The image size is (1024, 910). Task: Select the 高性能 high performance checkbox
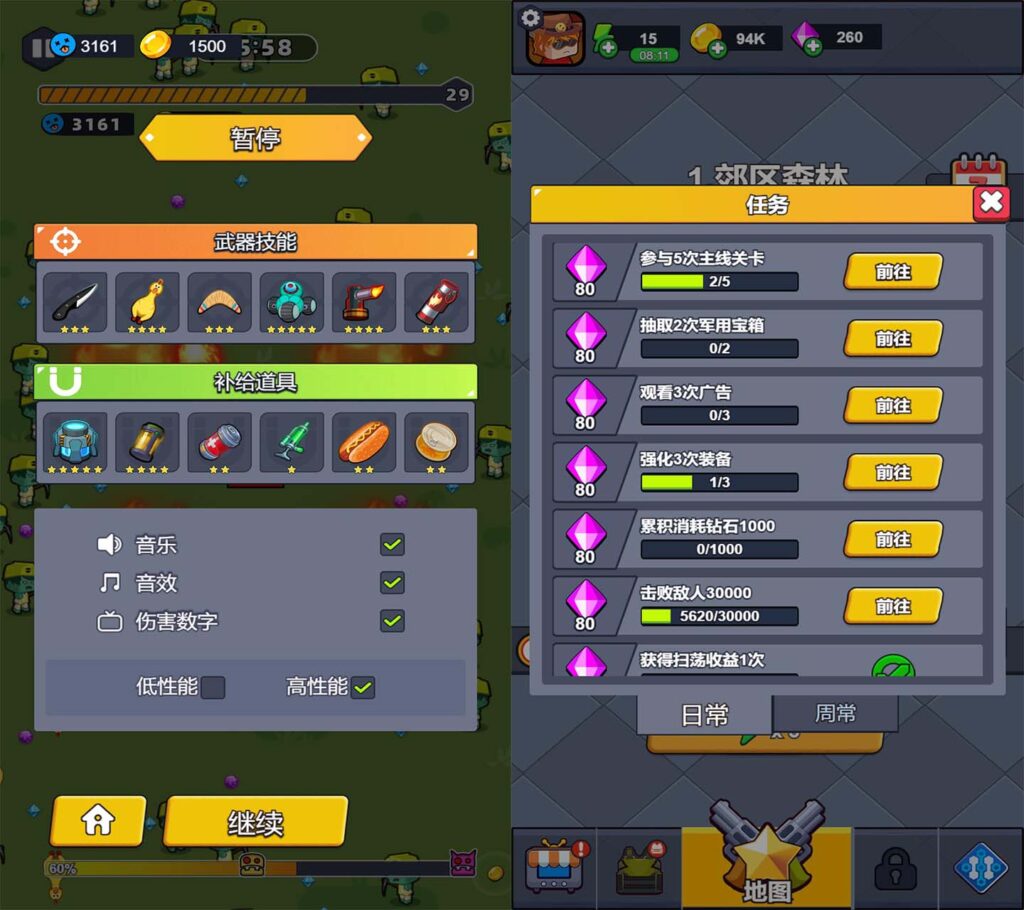coord(363,688)
